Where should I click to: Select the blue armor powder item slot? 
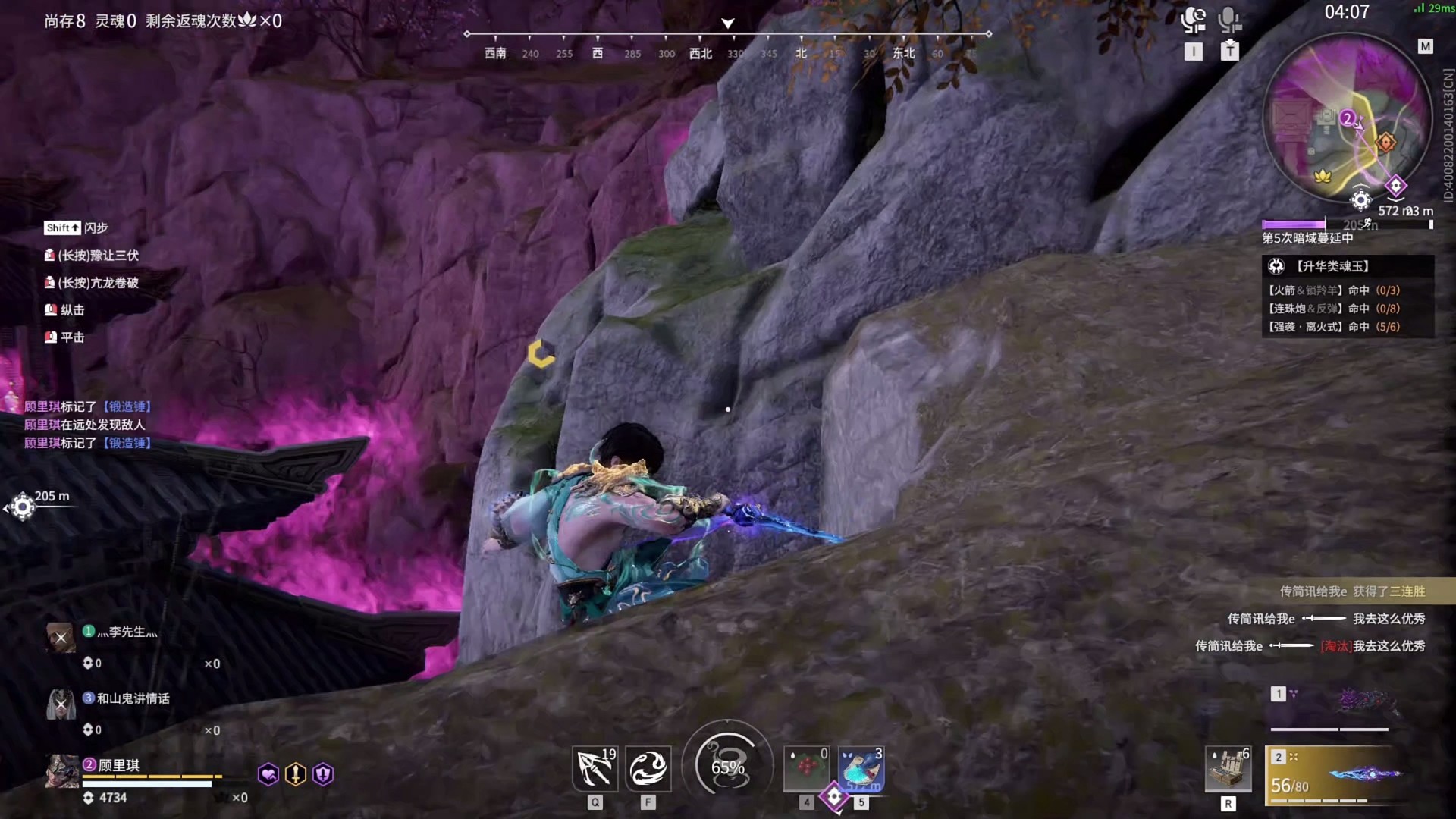861,769
